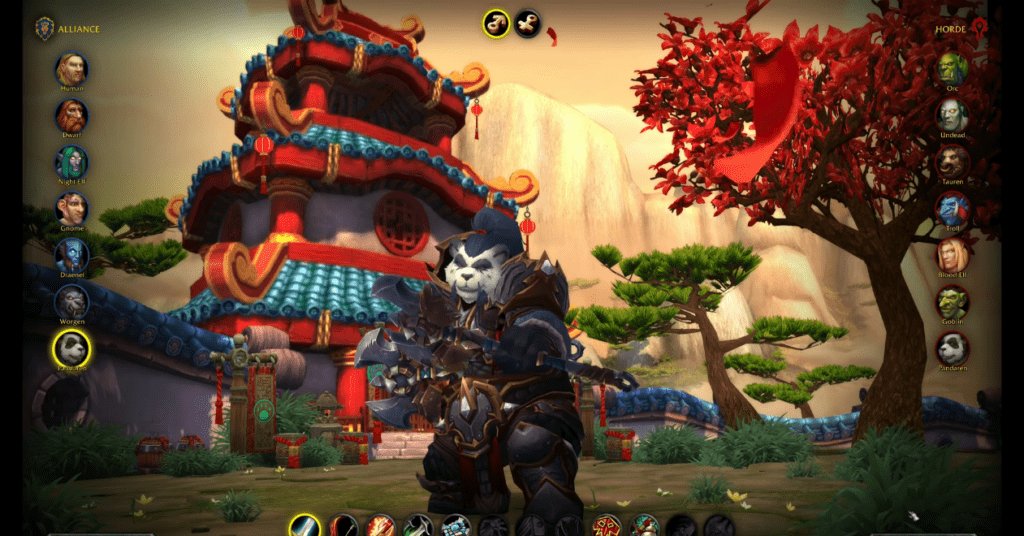Choose the Dwarf race
This screenshot has width=1024, height=536.
click(x=71, y=116)
